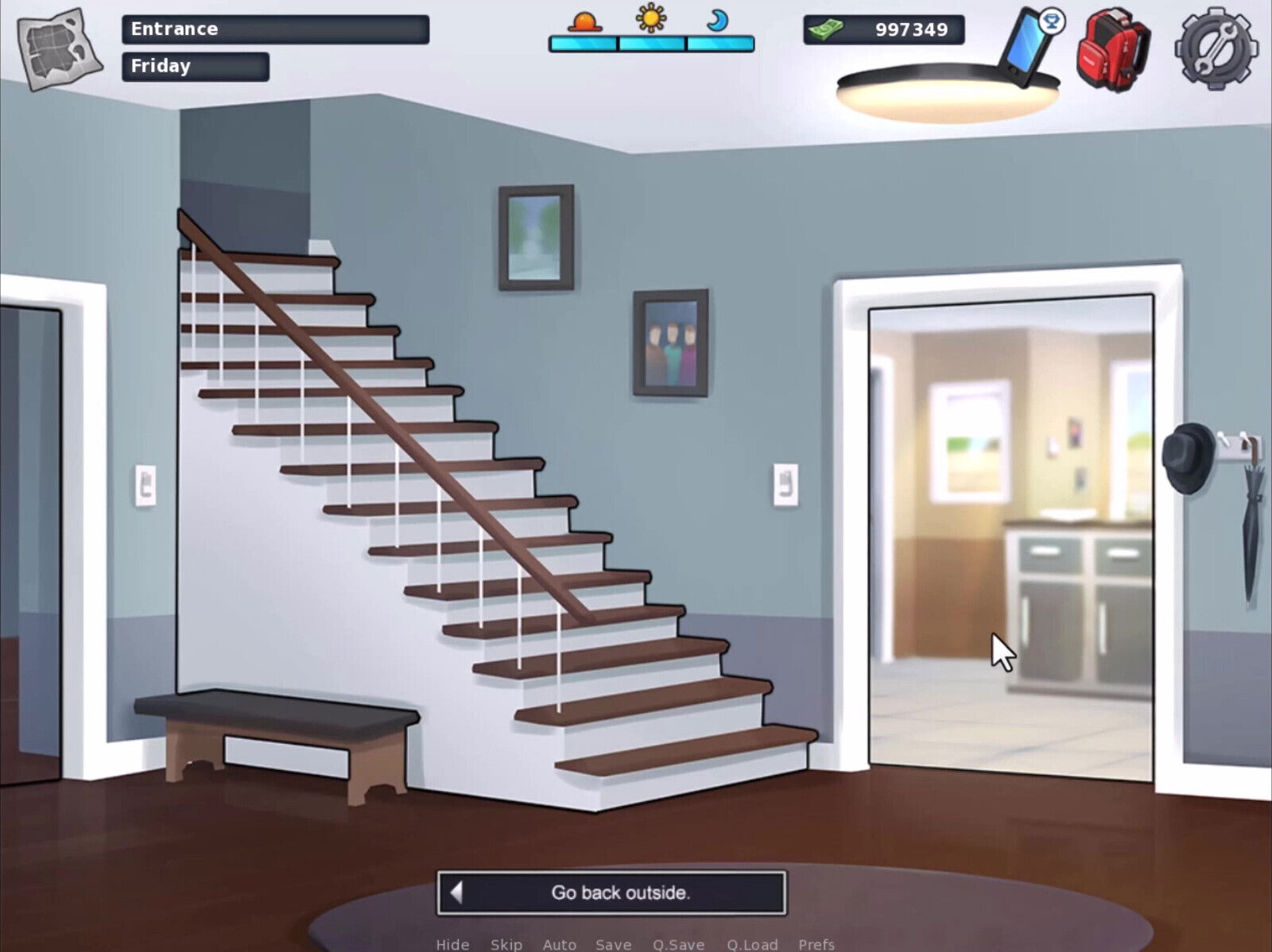
Task: Quick load with Q.Load
Action: click(752, 945)
